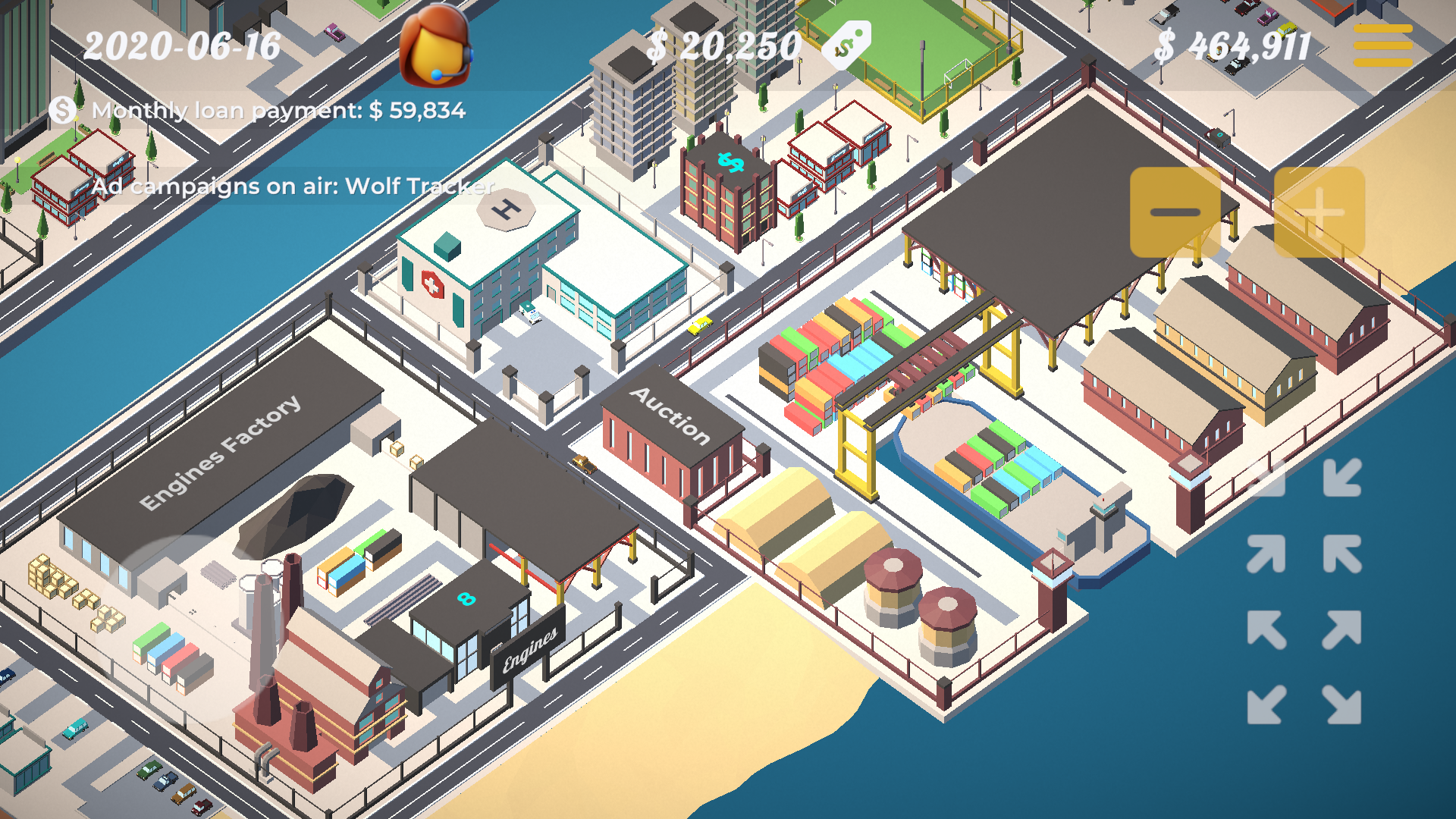
Task: Toggle fullscreen using the outward-pointing arrows control
Action: pos(1306,667)
